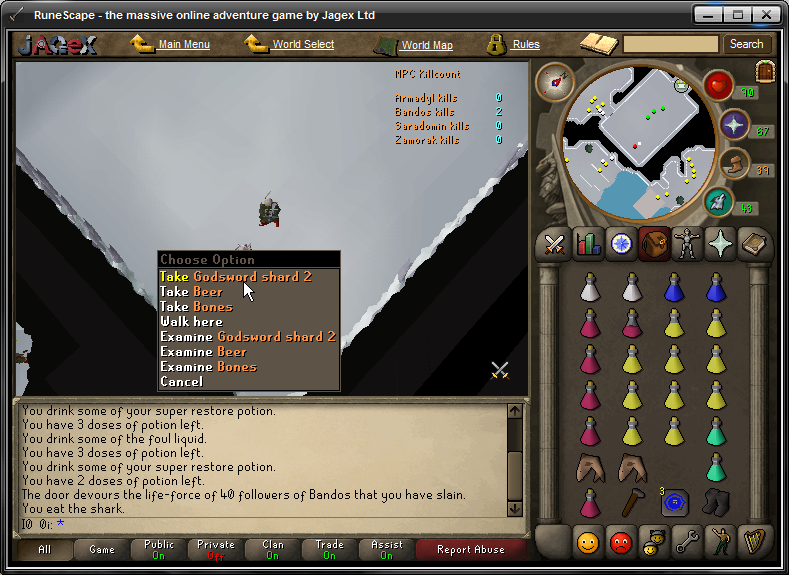Screen dimensions: 789x575
Task: Go to World Select
Action: click(x=303, y=45)
